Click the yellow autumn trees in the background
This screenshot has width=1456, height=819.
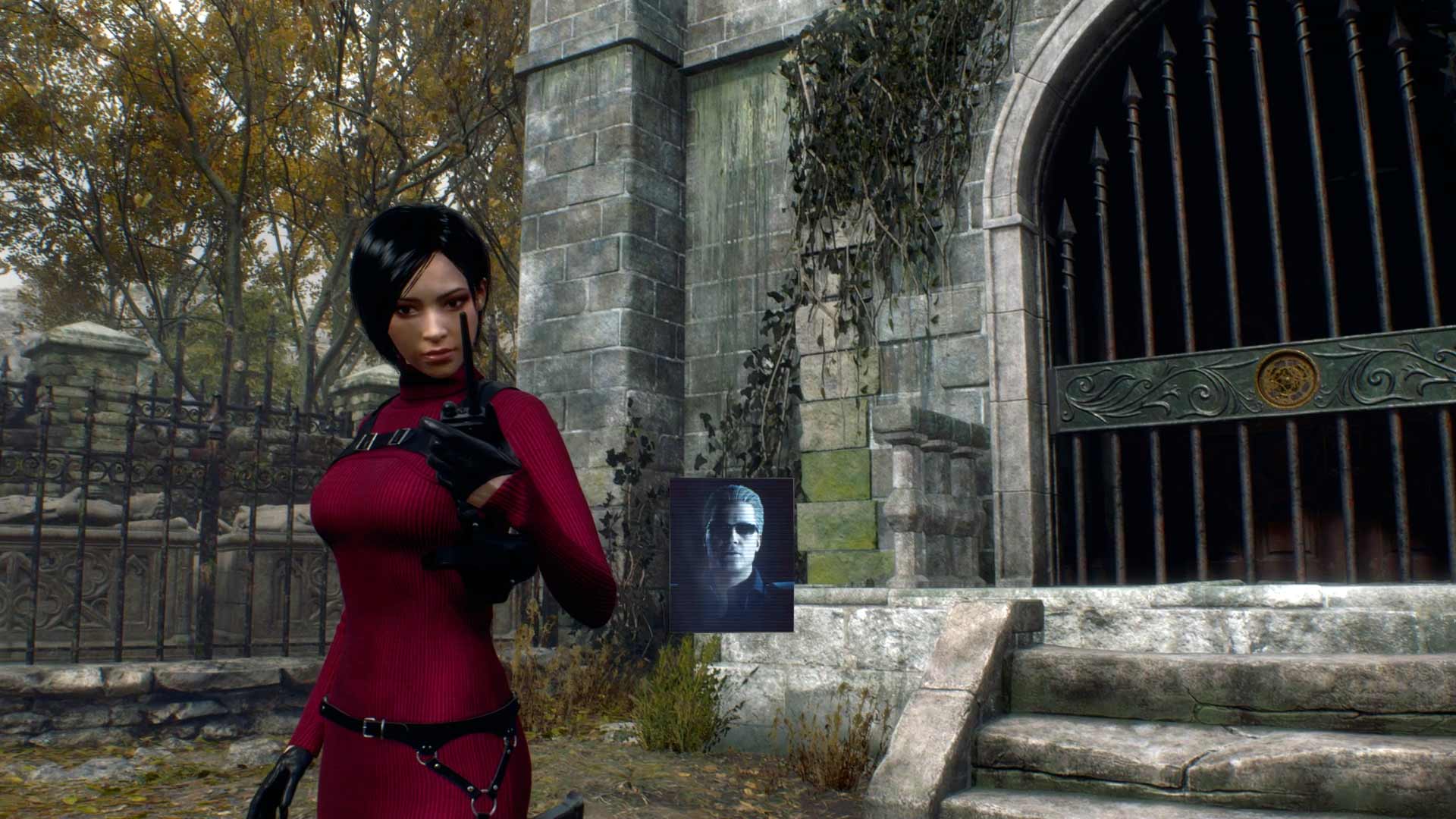coord(152,114)
